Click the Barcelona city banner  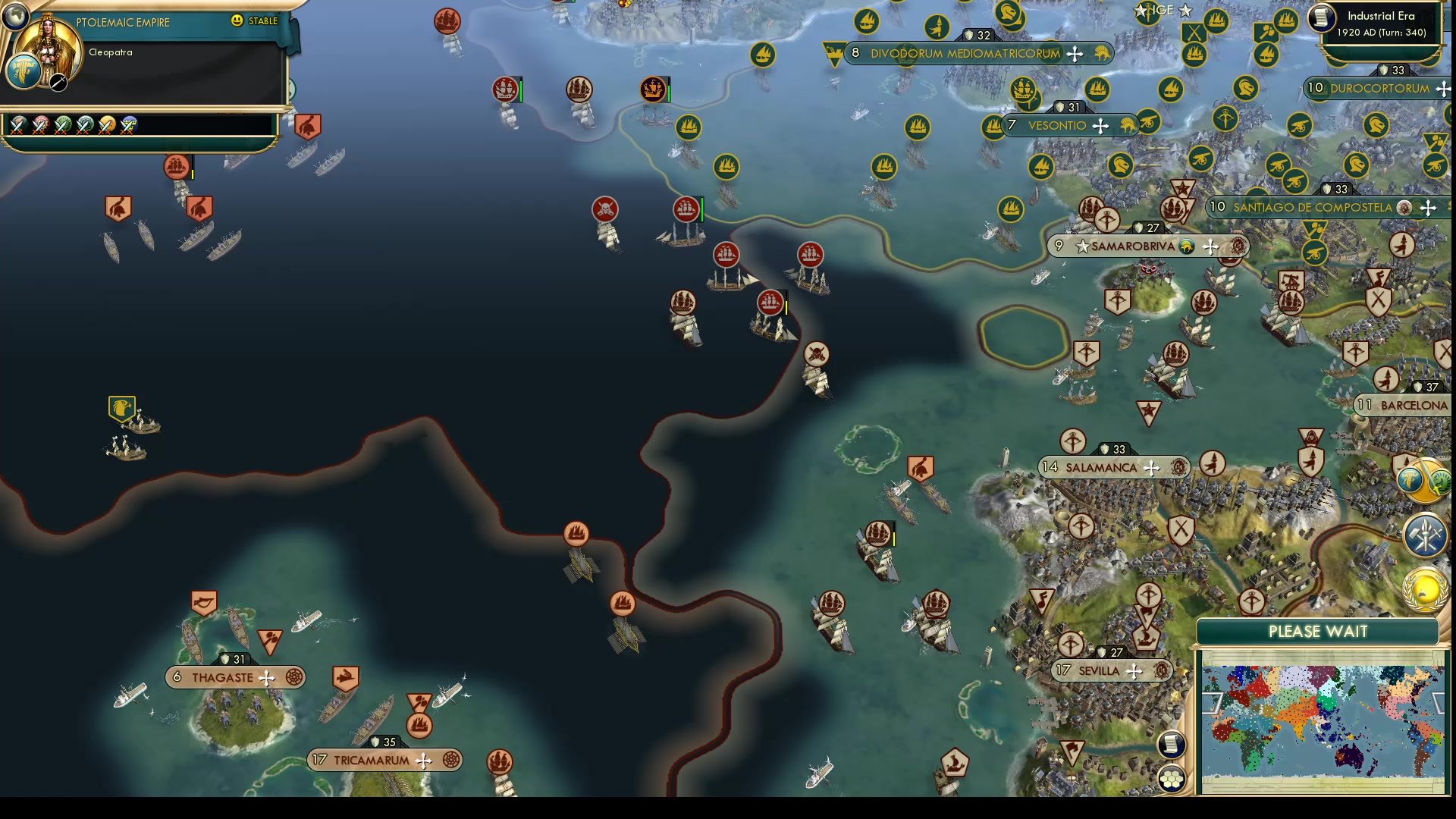coord(1405,405)
